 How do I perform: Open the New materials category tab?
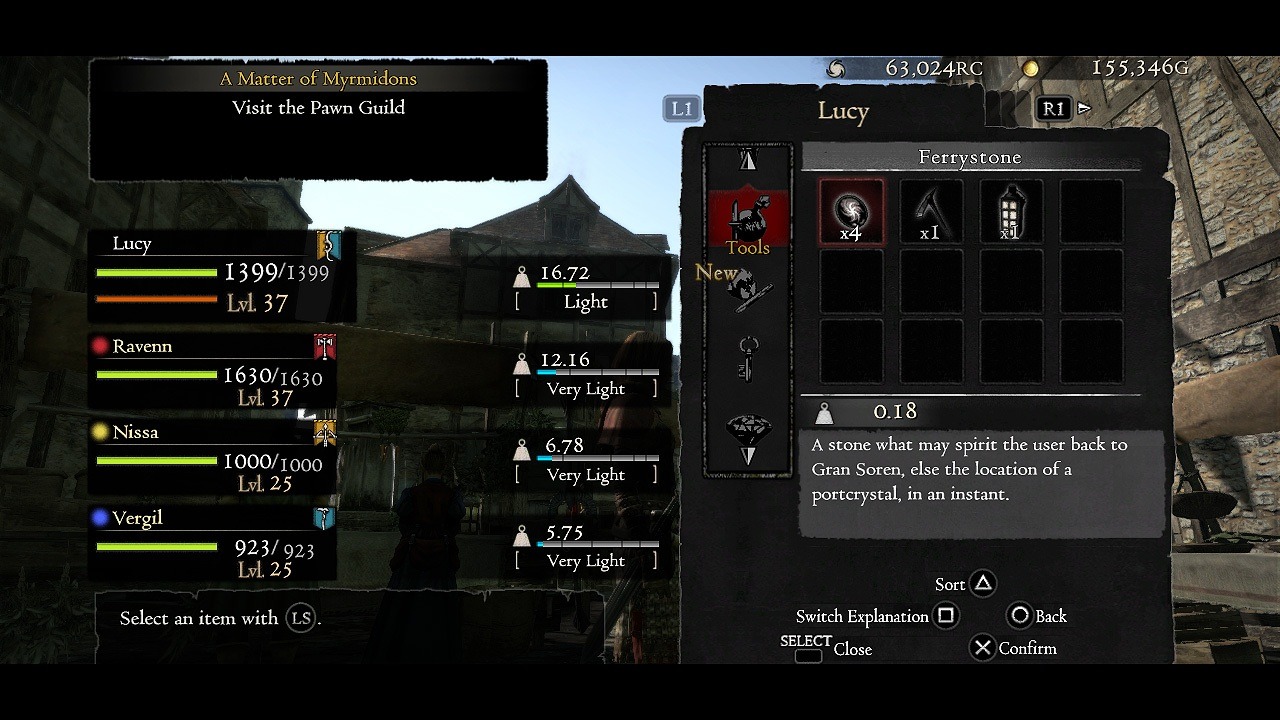pyautogui.click(x=748, y=288)
